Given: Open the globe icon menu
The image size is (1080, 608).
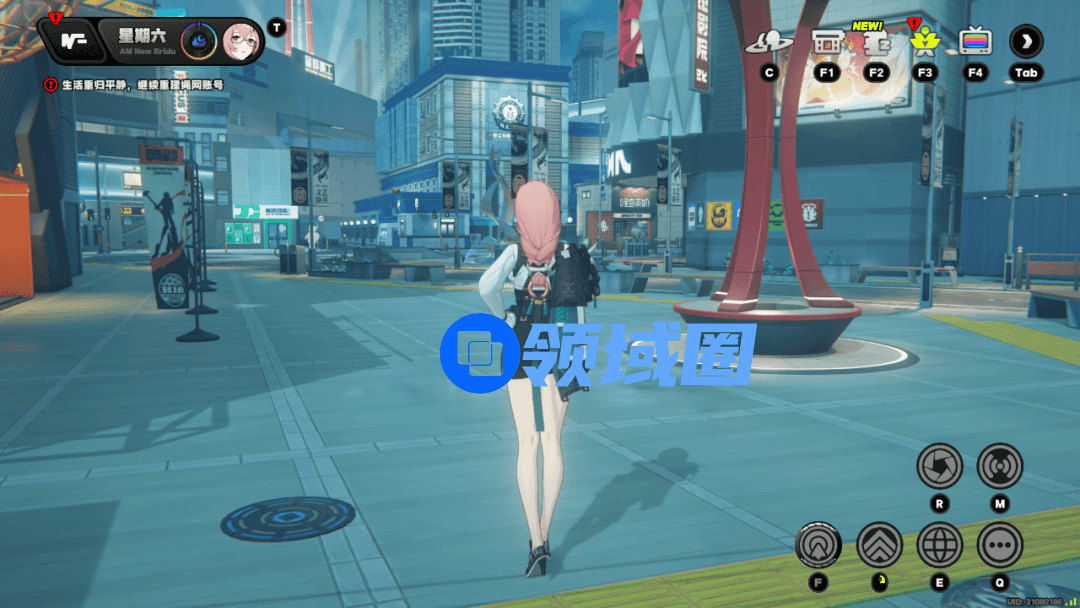Looking at the screenshot, I should (x=939, y=545).
